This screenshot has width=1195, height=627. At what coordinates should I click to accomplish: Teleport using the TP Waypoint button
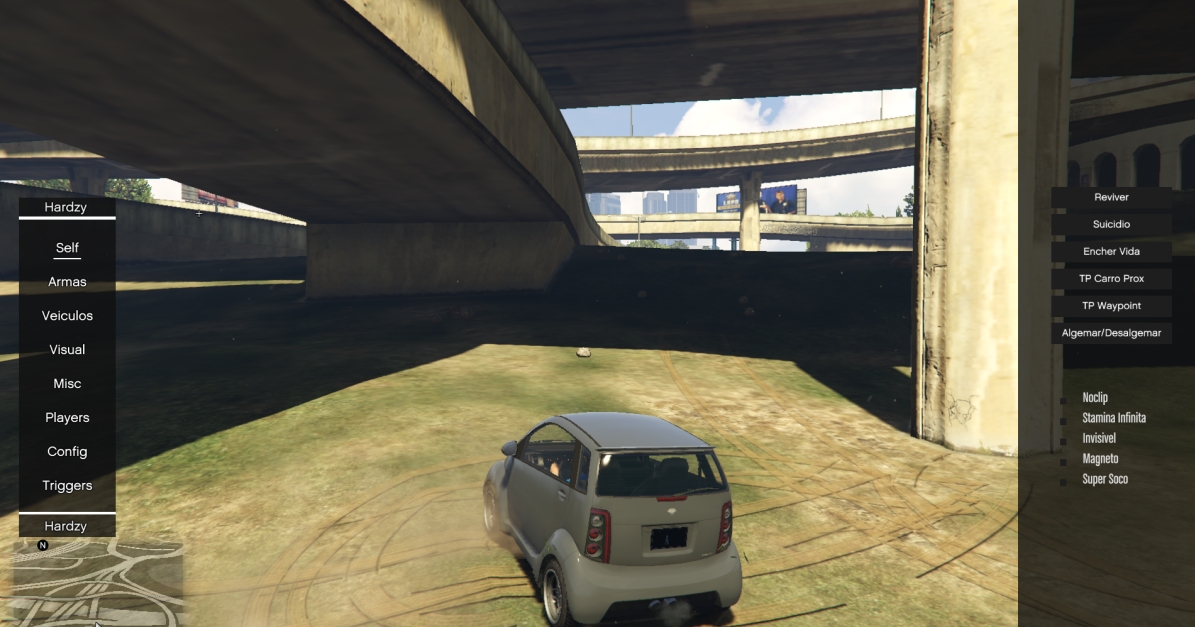point(1111,306)
